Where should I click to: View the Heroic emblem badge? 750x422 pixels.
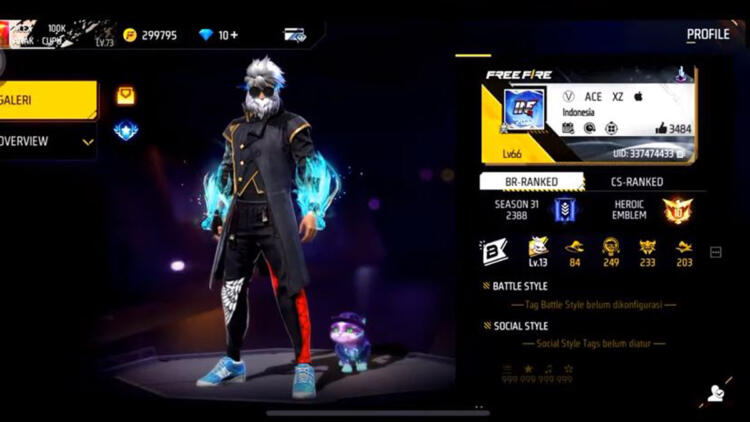[677, 210]
